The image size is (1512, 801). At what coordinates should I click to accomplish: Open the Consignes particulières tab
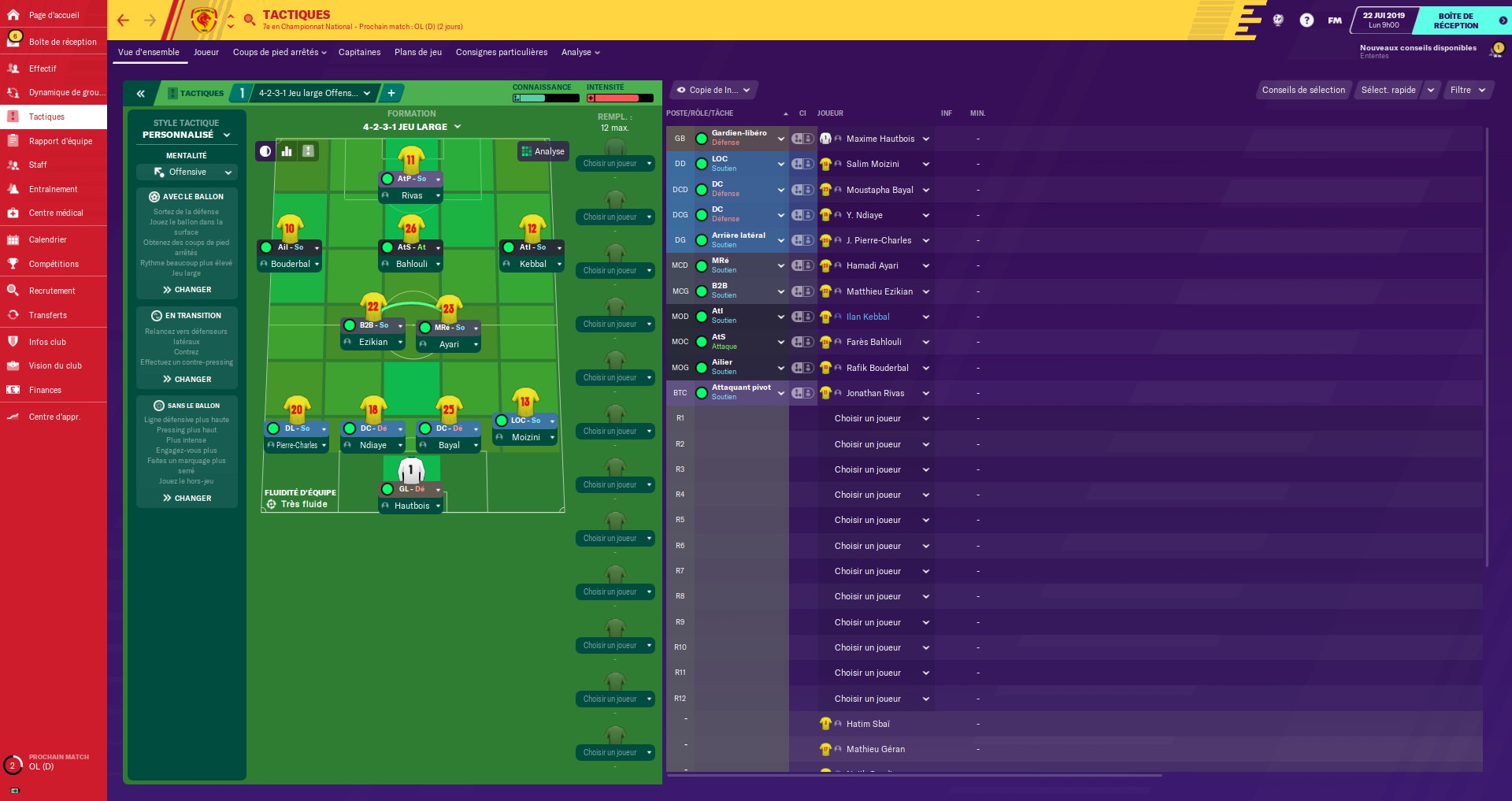tap(501, 52)
